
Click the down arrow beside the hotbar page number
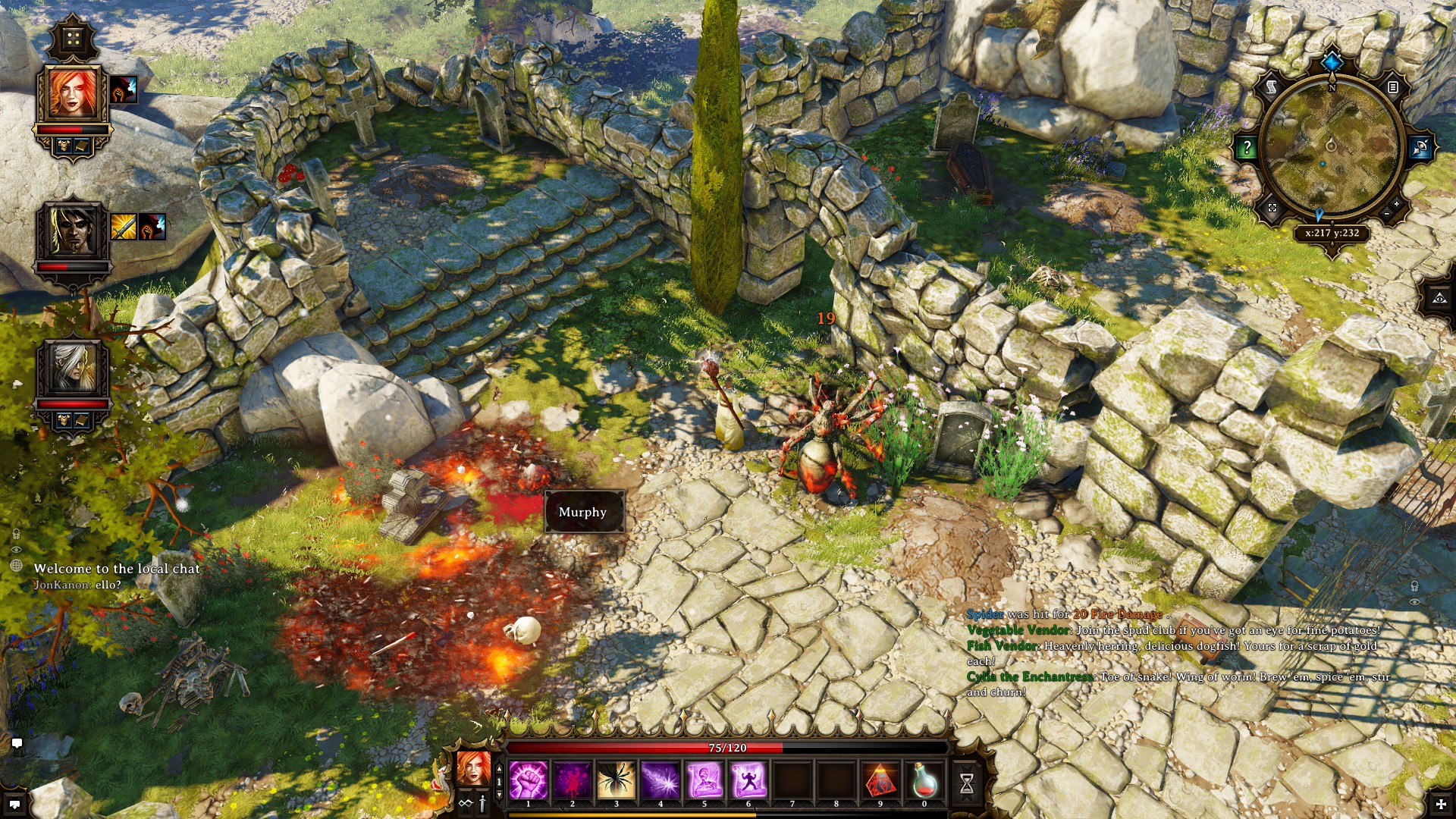point(500,795)
